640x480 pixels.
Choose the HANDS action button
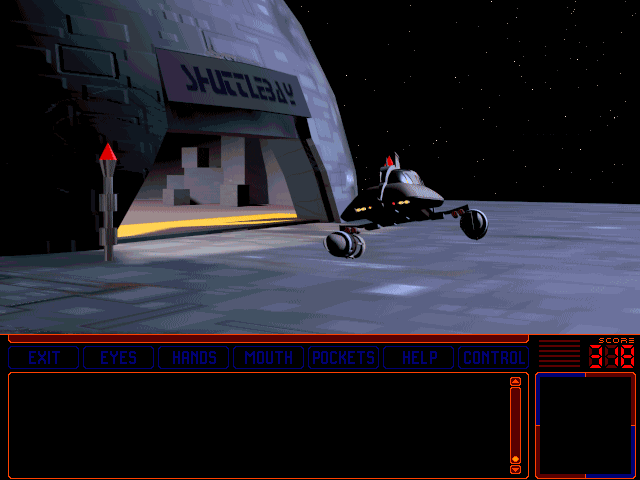tap(194, 358)
